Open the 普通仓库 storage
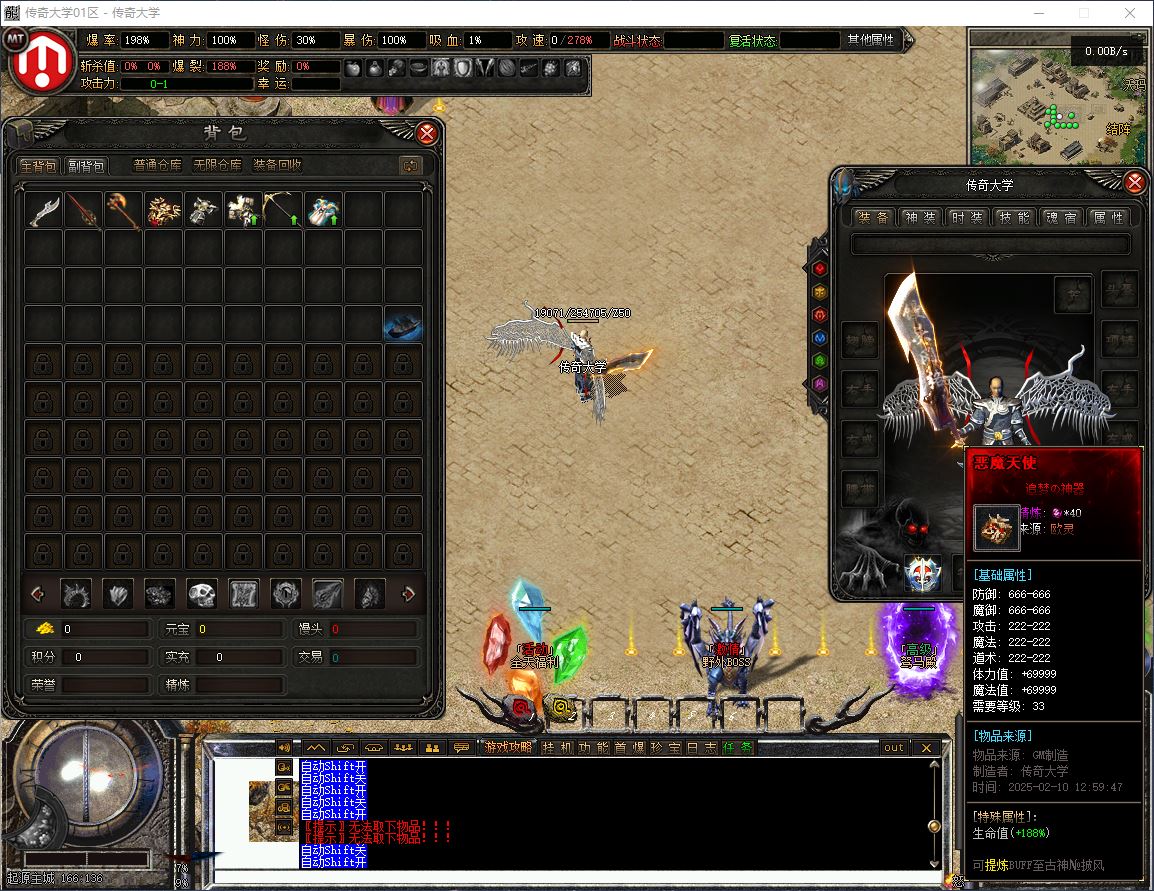Screen dimensions: 1154x891 tap(158, 165)
